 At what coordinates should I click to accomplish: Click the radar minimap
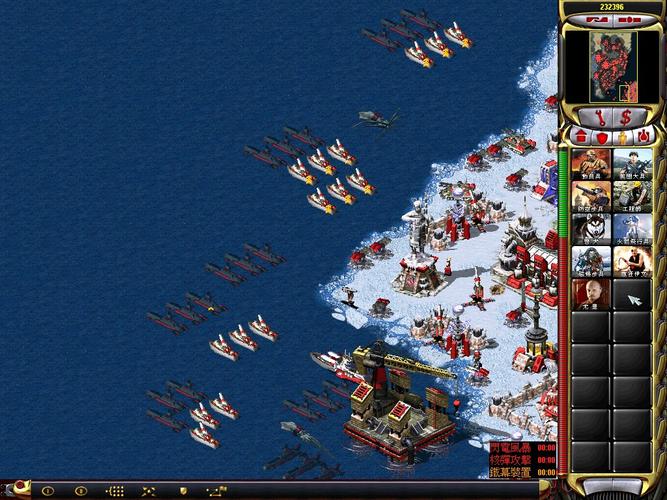point(610,64)
